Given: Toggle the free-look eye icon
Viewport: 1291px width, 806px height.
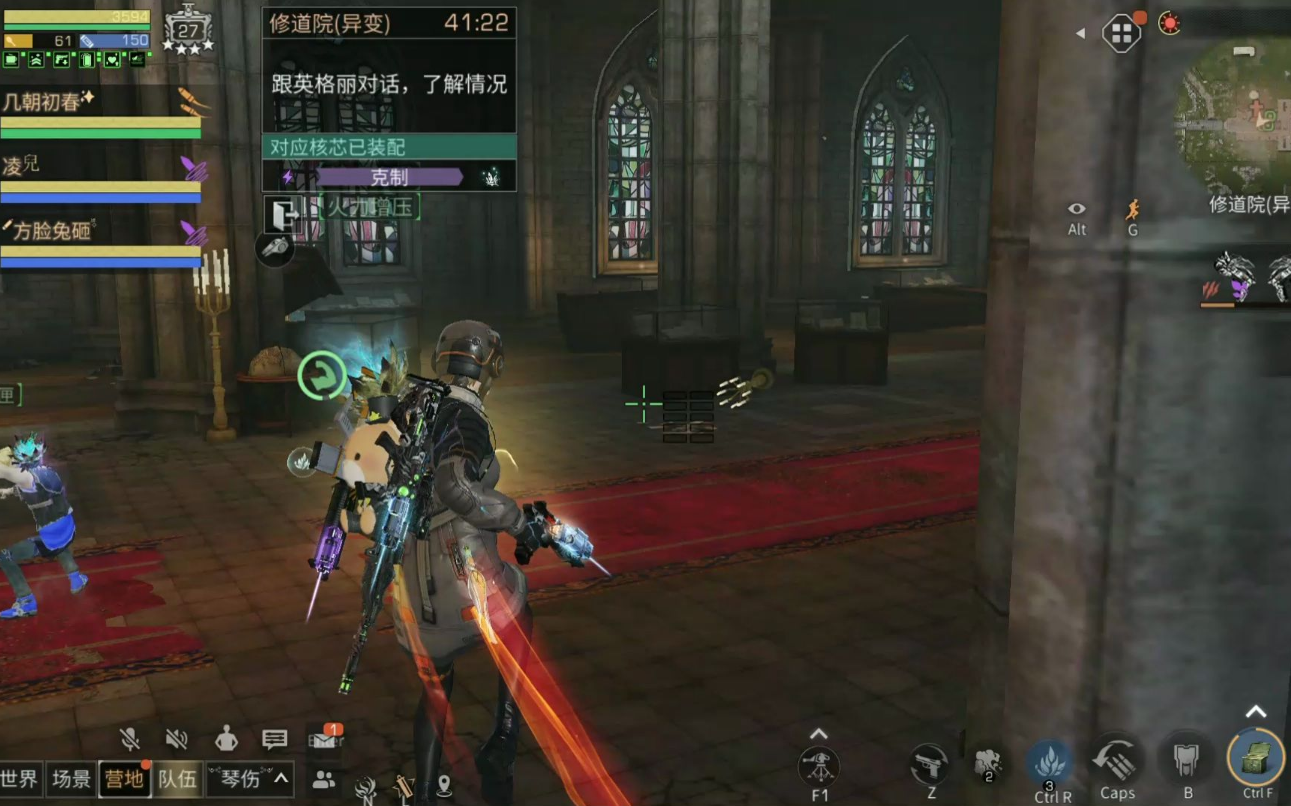Looking at the screenshot, I should coord(1076,209).
